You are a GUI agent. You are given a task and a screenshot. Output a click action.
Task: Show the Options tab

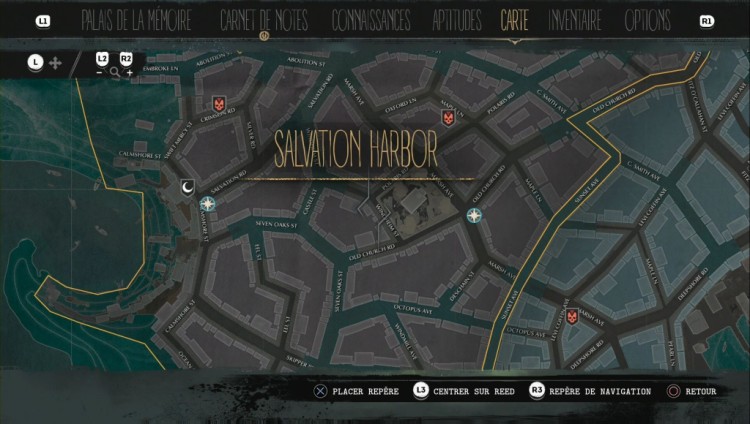pyautogui.click(x=648, y=20)
